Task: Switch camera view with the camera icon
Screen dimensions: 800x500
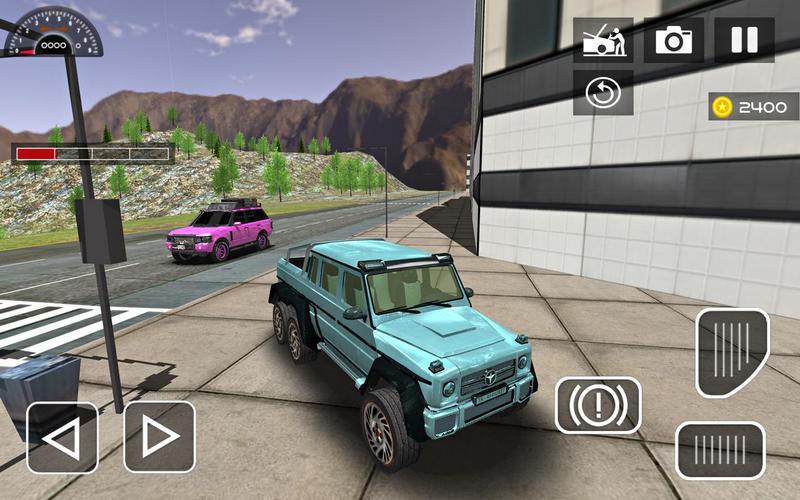Action: click(674, 40)
